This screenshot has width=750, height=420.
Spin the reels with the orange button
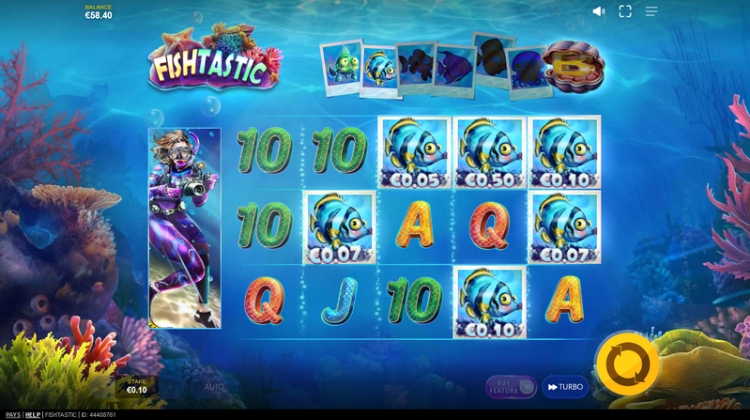626,364
